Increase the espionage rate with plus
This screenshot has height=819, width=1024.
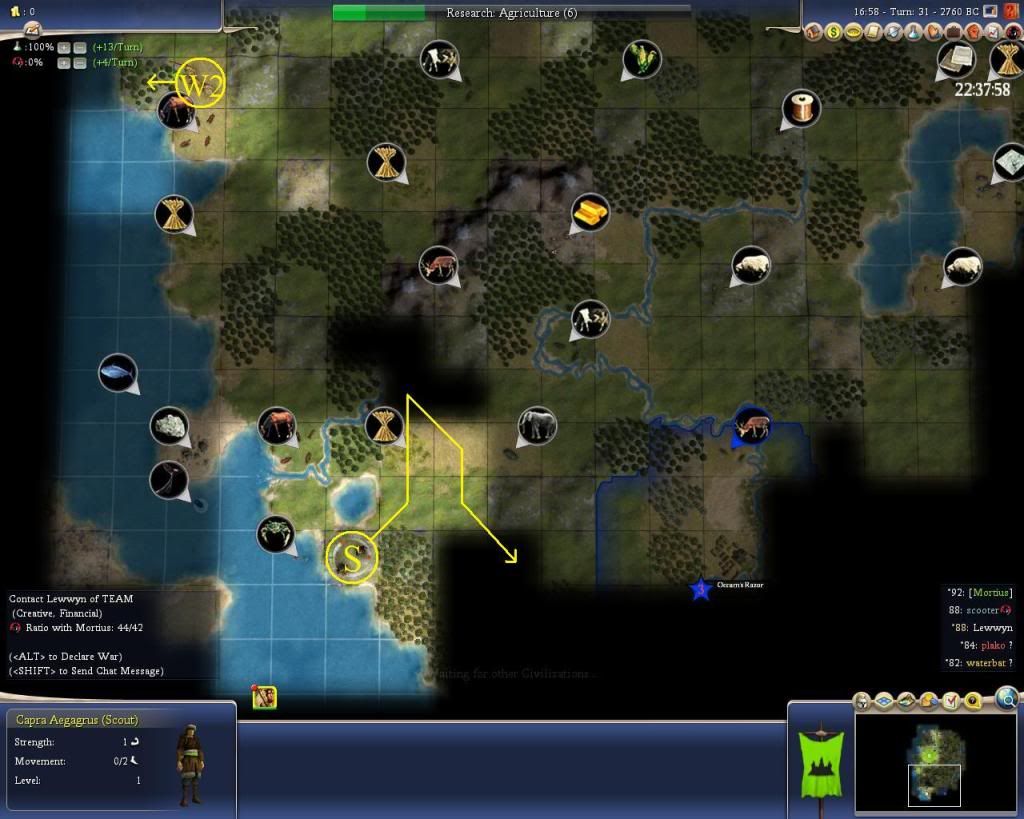(x=62, y=62)
